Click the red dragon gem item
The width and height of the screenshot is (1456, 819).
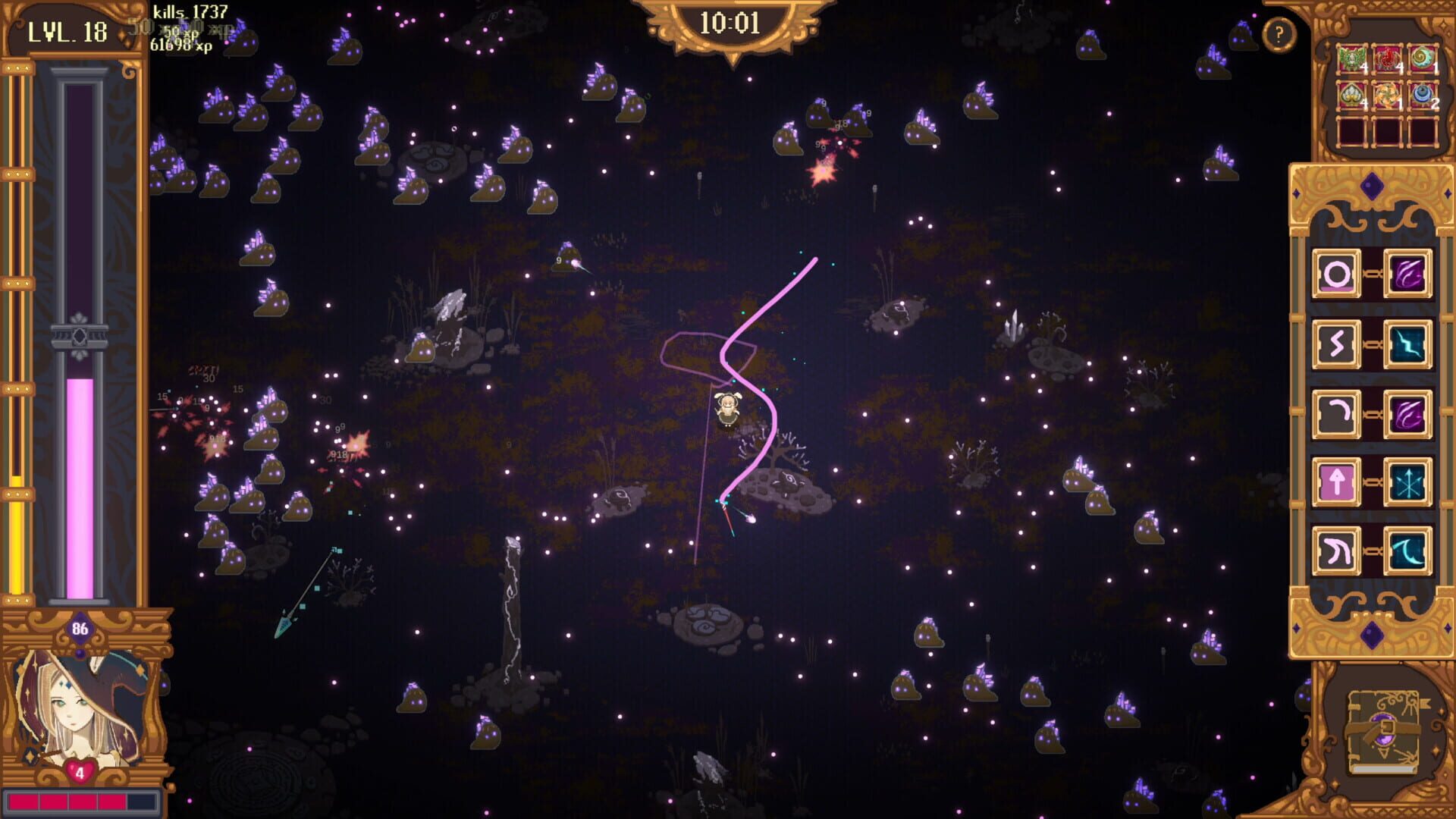coord(1388,58)
